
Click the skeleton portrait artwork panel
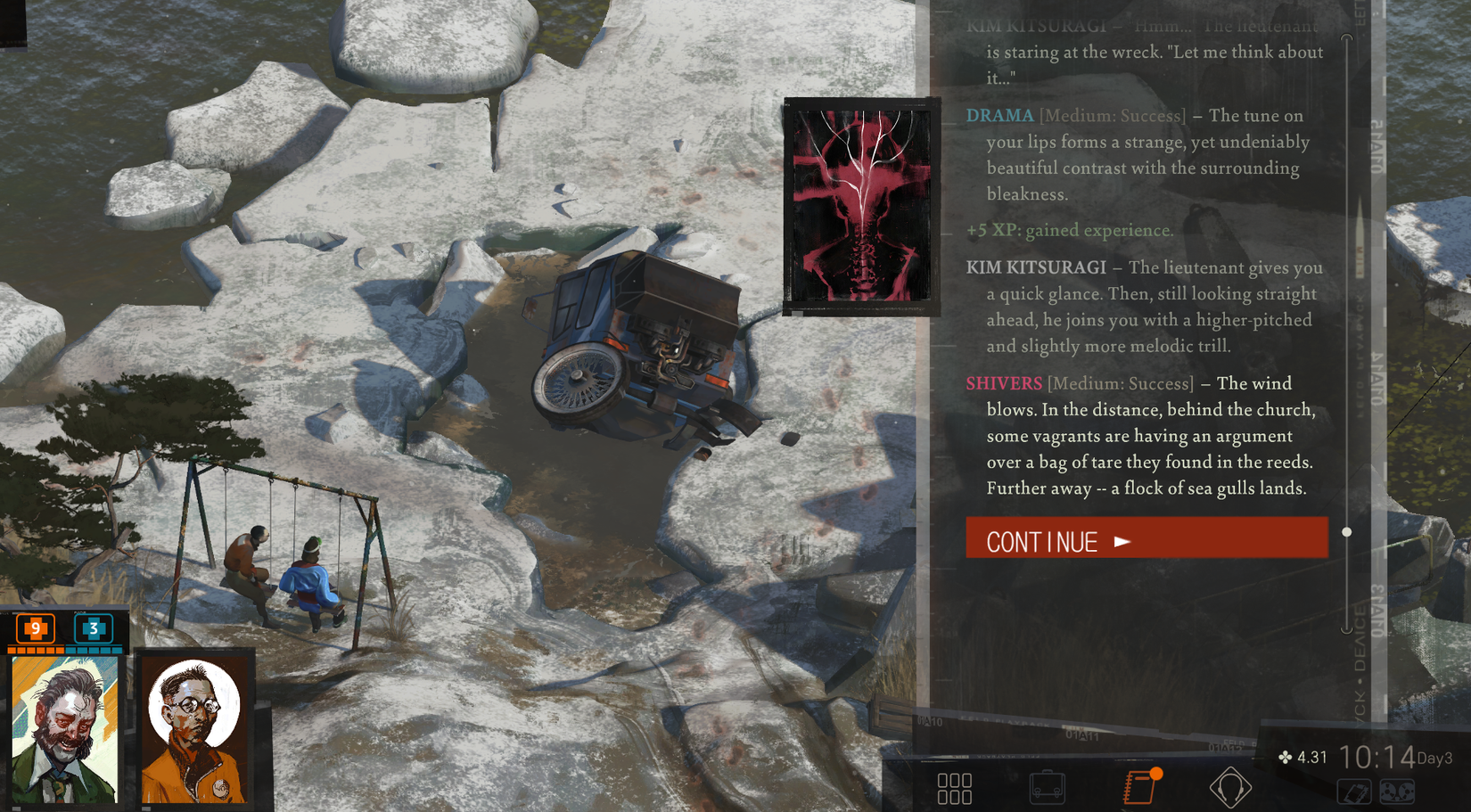(859, 205)
